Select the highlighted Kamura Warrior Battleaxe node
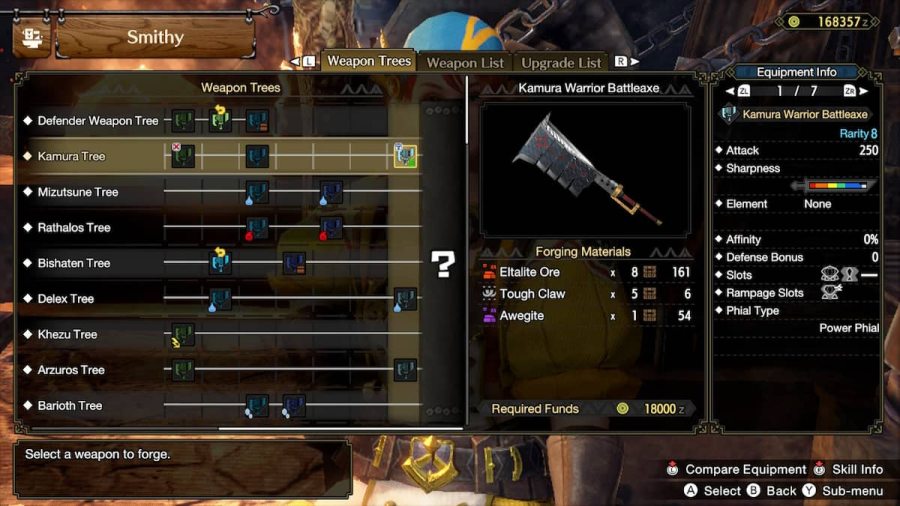This screenshot has width=900, height=506. click(x=404, y=156)
